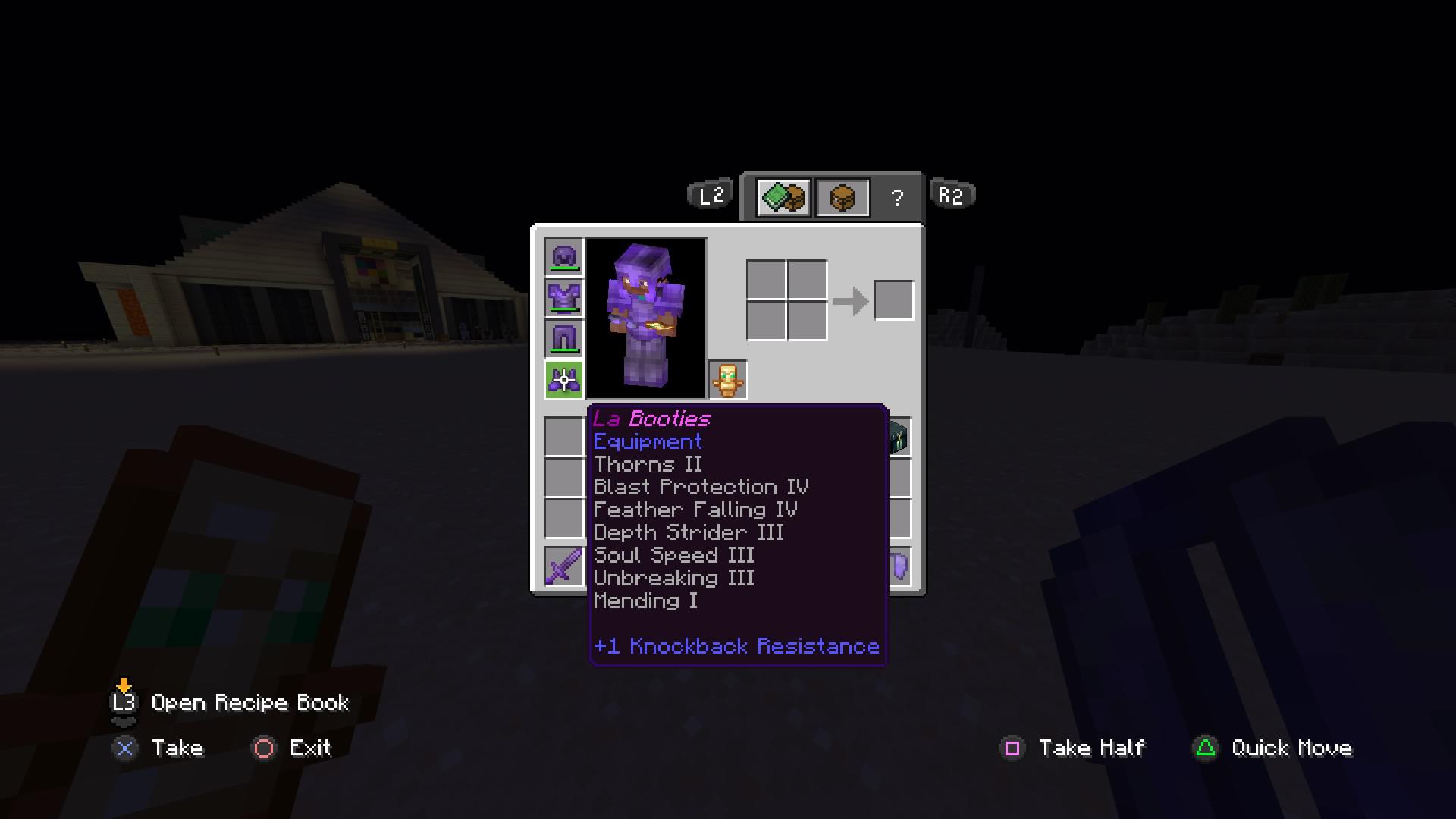
Task: Click the L2 shoulder button indicator
Action: [x=709, y=194]
